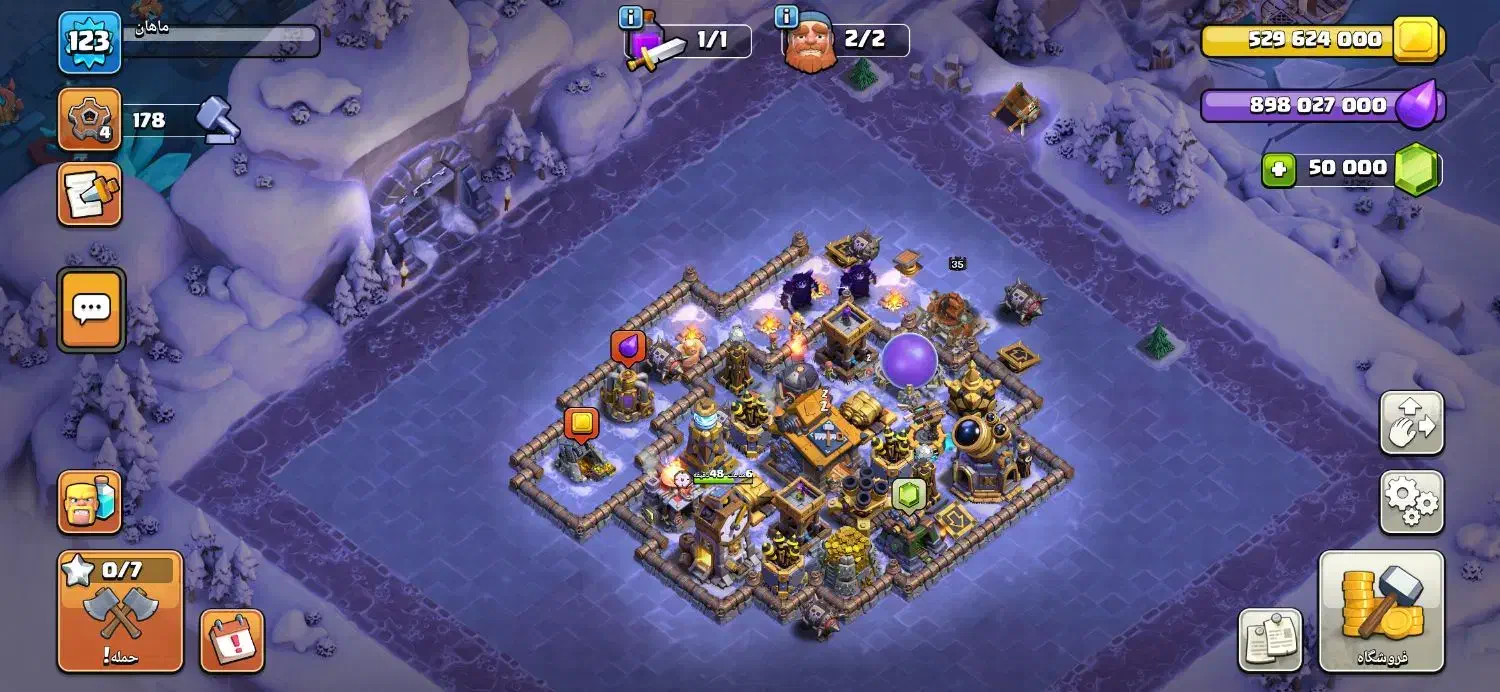Open the calendar events button
The image size is (1500, 692).
[x=232, y=640]
